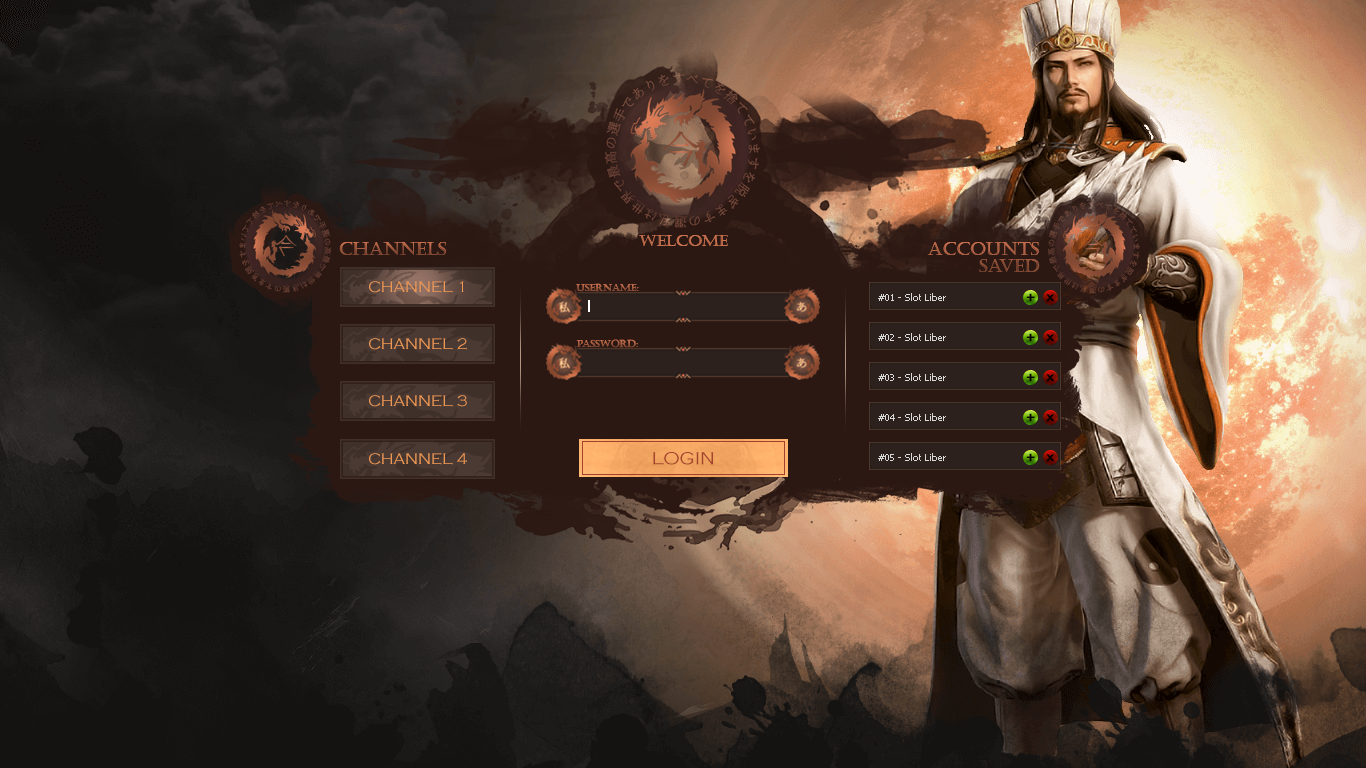Select Channel 4
The height and width of the screenshot is (768, 1366).
(417, 458)
